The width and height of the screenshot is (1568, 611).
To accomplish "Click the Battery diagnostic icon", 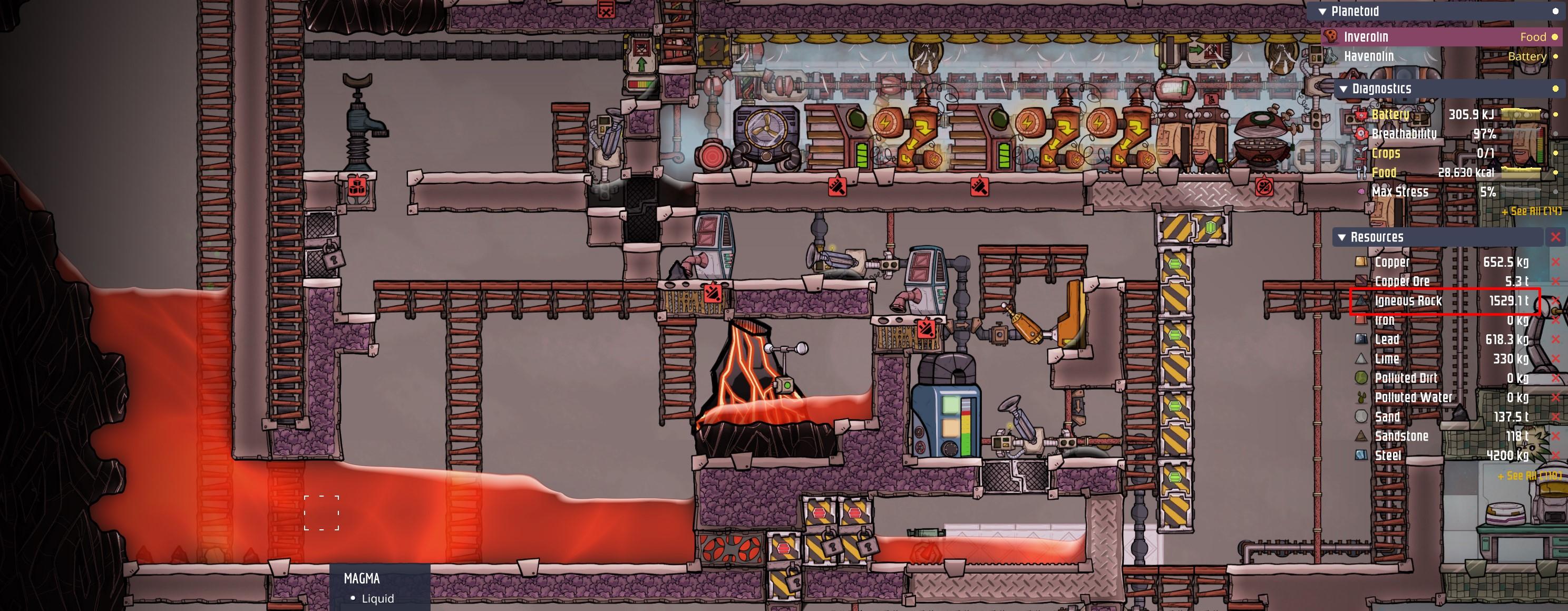I will coord(1360,115).
